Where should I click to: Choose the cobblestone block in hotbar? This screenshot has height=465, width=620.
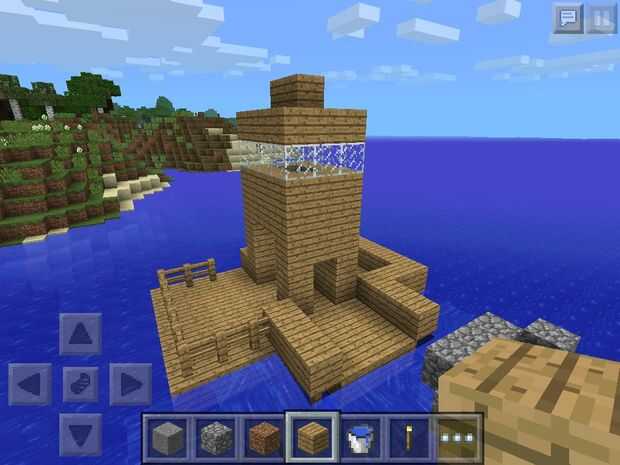click(x=215, y=437)
